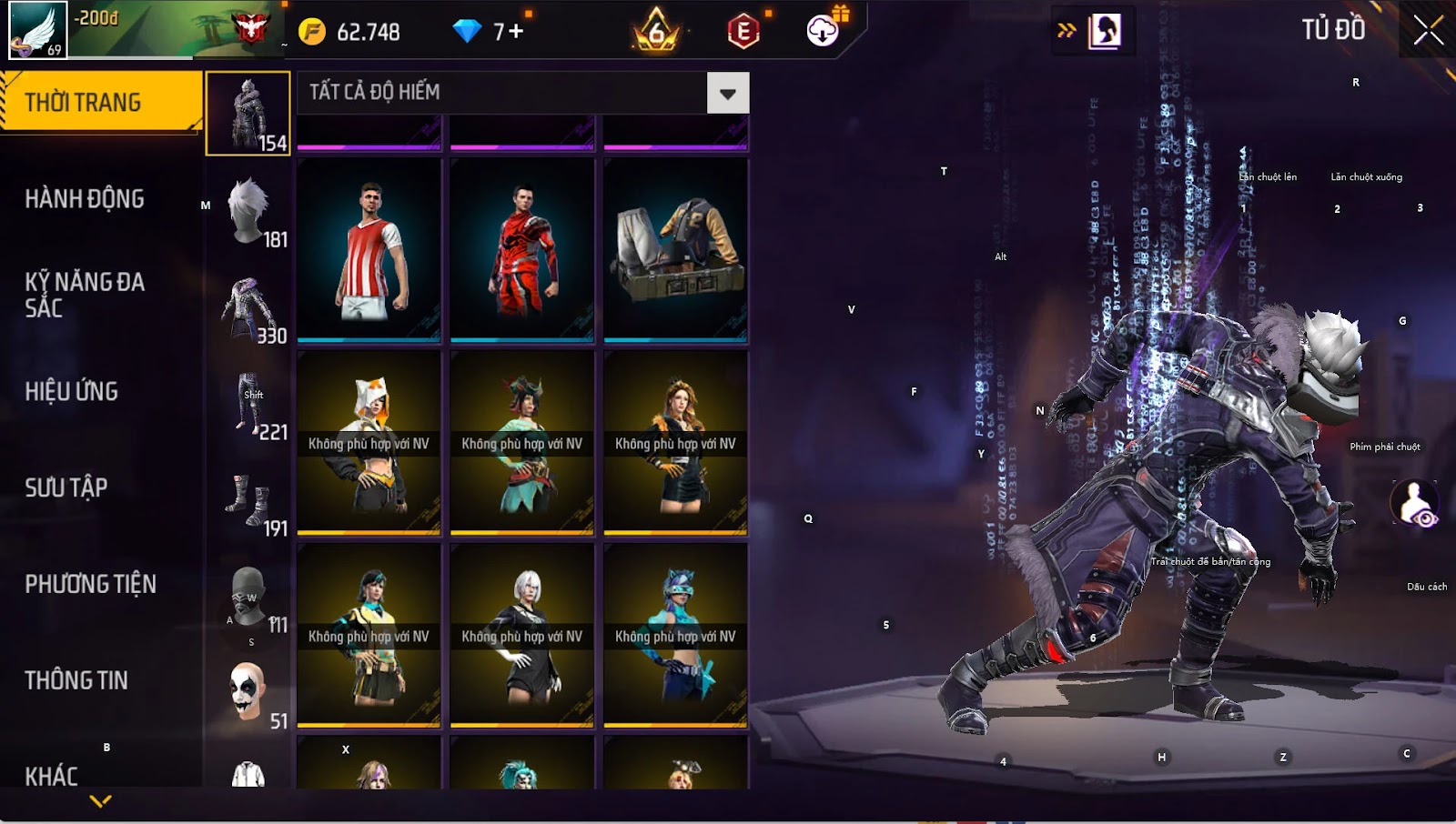
Task: Choose the red and black suit outfit
Action: pyautogui.click(x=522, y=250)
